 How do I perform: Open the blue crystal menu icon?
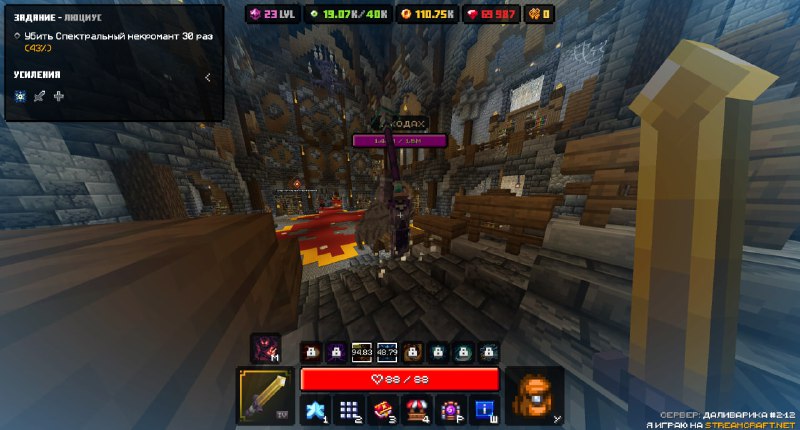[314, 408]
